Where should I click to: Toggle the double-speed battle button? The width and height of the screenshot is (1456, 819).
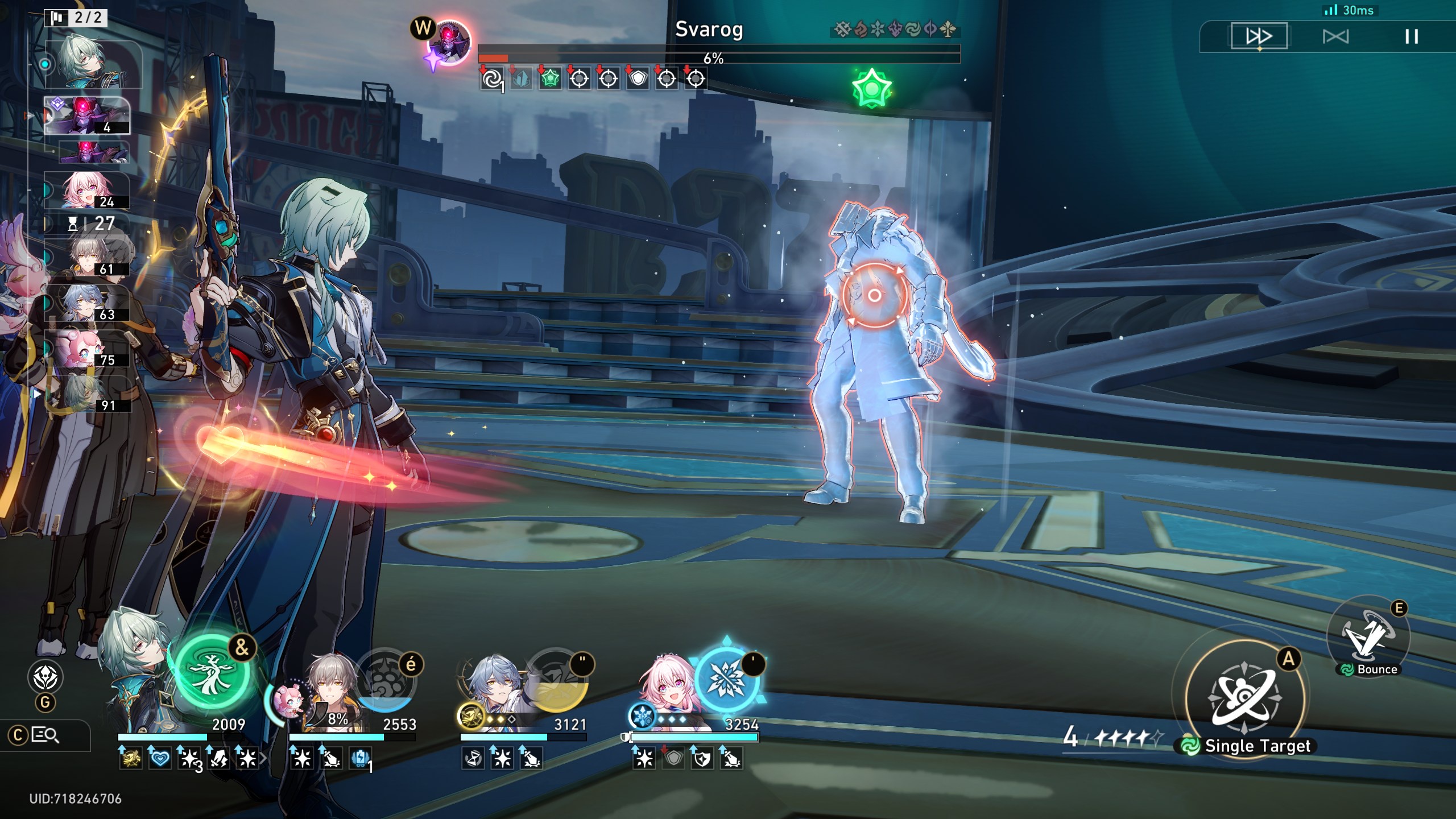1259,37
